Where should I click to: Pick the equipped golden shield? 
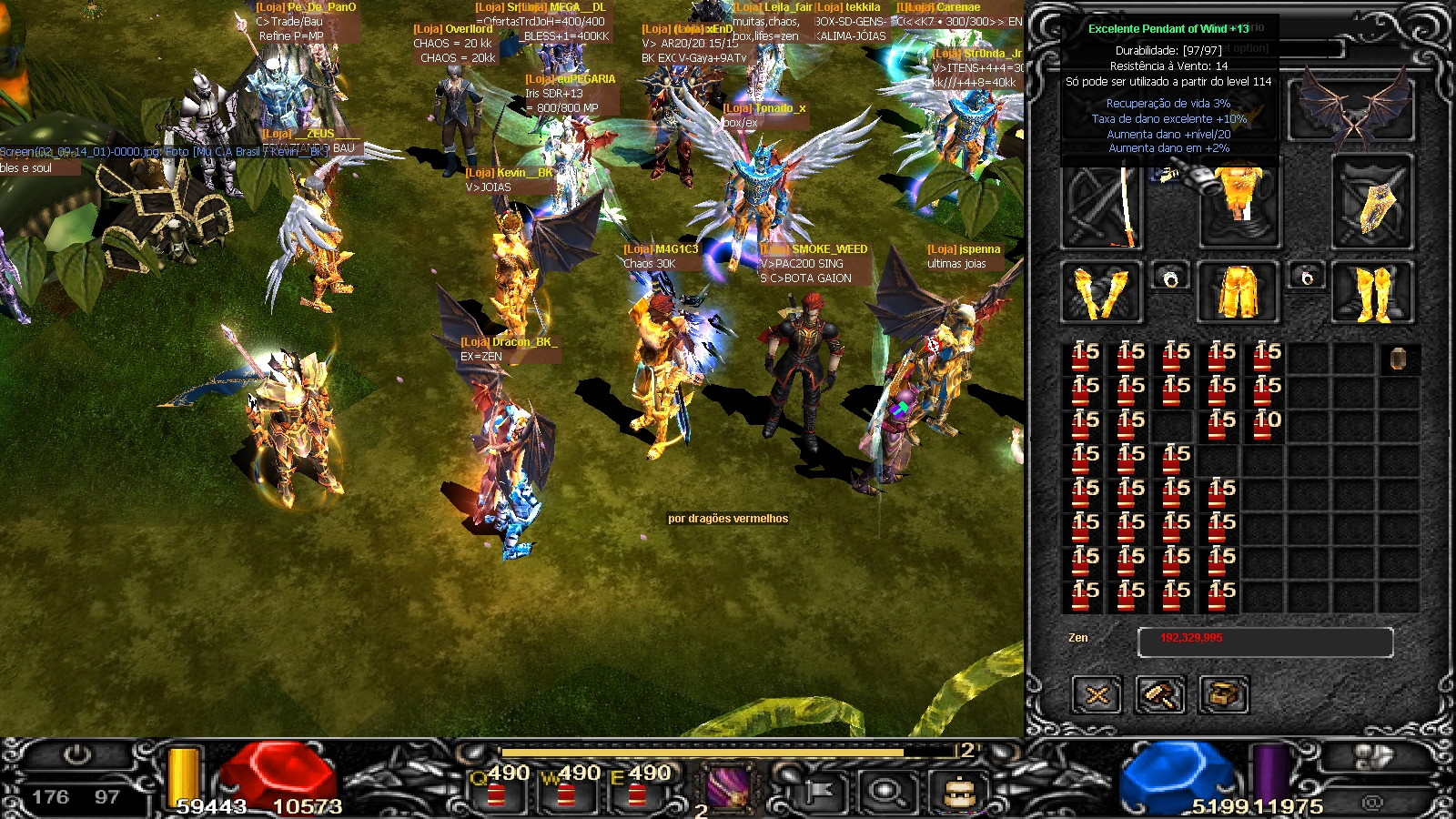click(x=1373, y=202)
